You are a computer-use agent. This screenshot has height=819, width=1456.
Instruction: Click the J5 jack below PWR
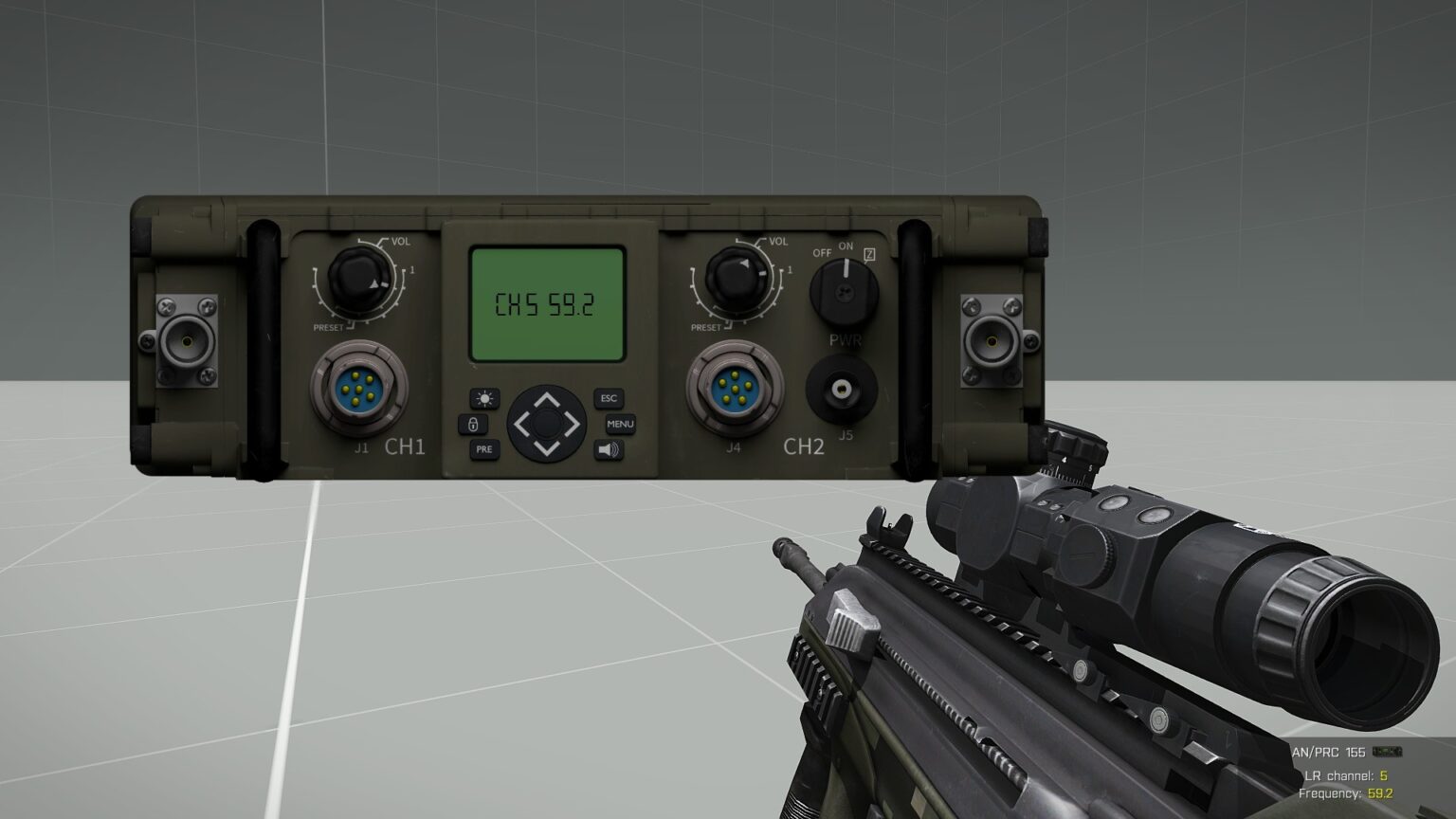pyautogui.click(x=841, y=389)
